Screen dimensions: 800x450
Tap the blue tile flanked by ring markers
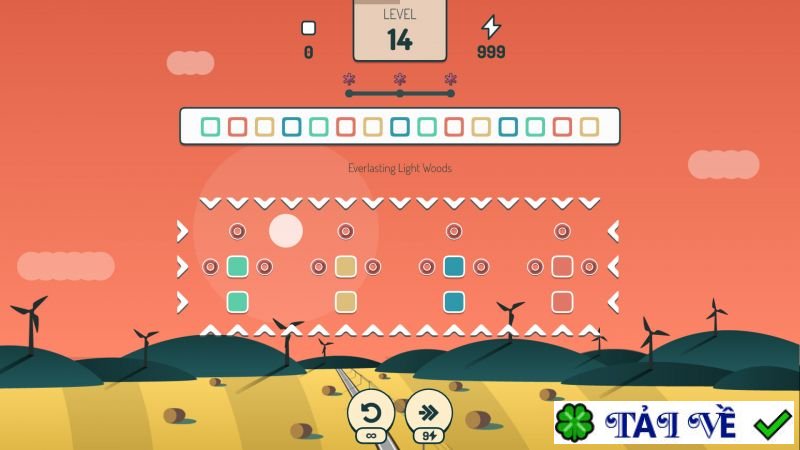(x=454, y=266)
